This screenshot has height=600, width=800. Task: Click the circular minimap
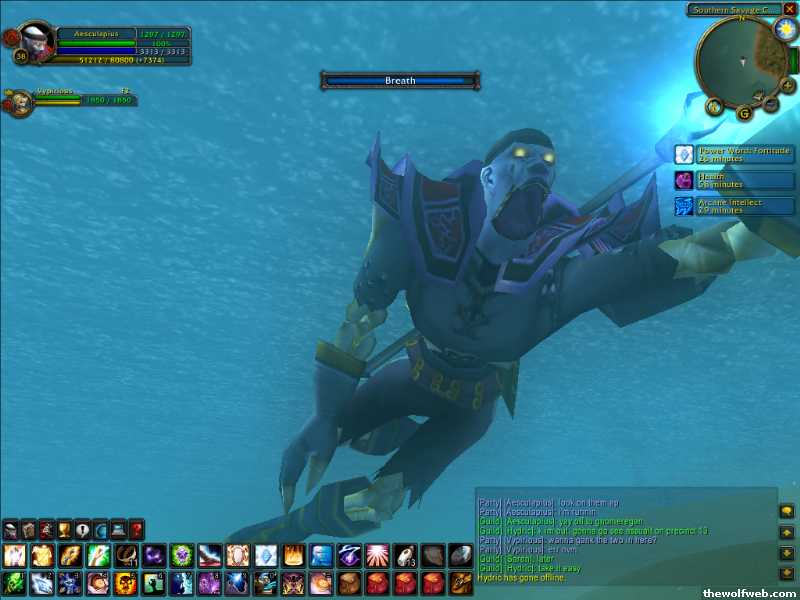pos(740,60)
